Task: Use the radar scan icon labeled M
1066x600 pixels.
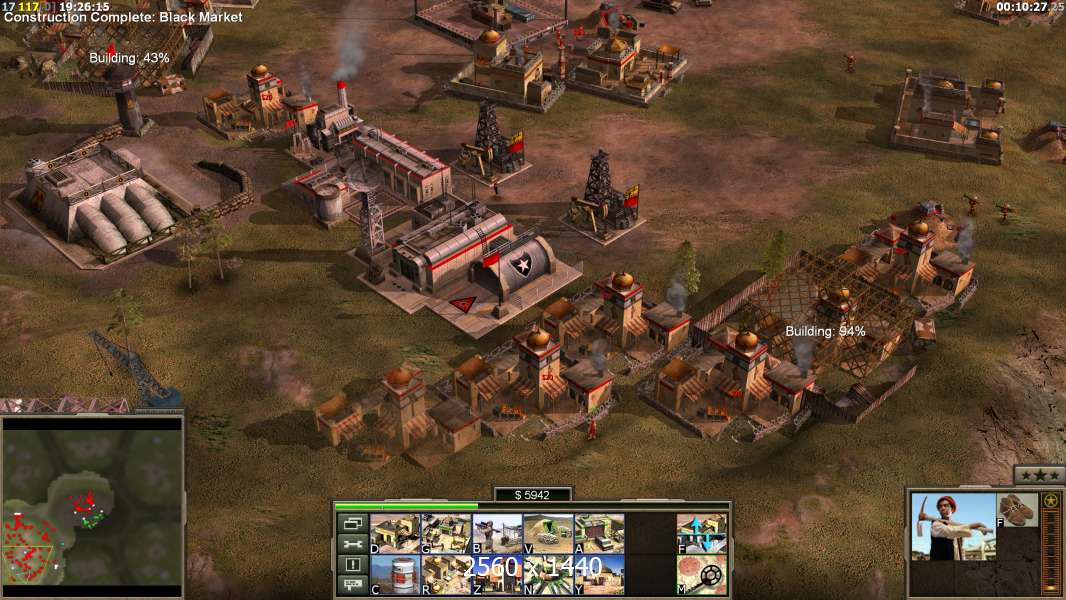Action: click(702, 574)
